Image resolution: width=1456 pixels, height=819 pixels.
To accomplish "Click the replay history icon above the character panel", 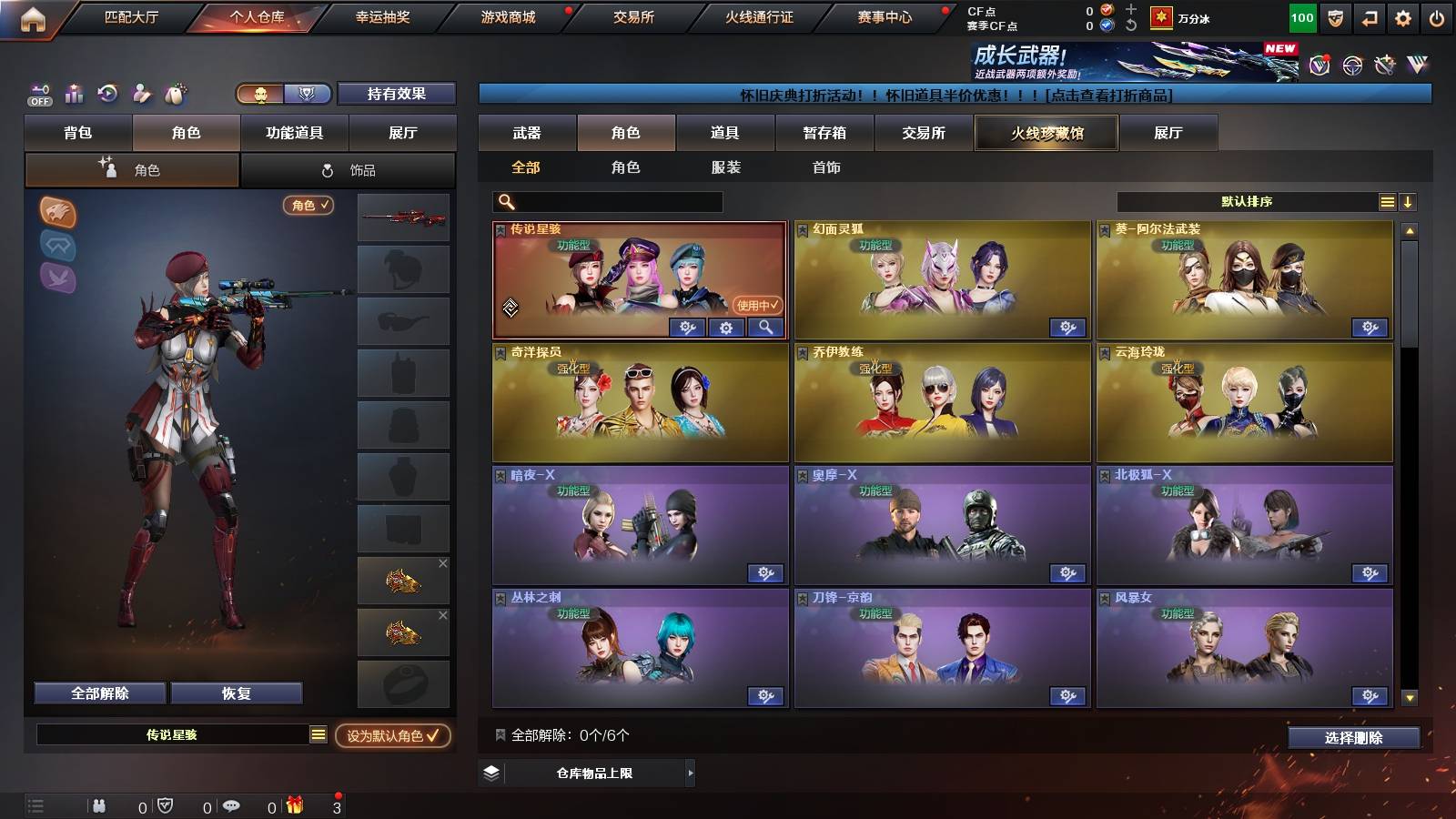I will [106, 91].
